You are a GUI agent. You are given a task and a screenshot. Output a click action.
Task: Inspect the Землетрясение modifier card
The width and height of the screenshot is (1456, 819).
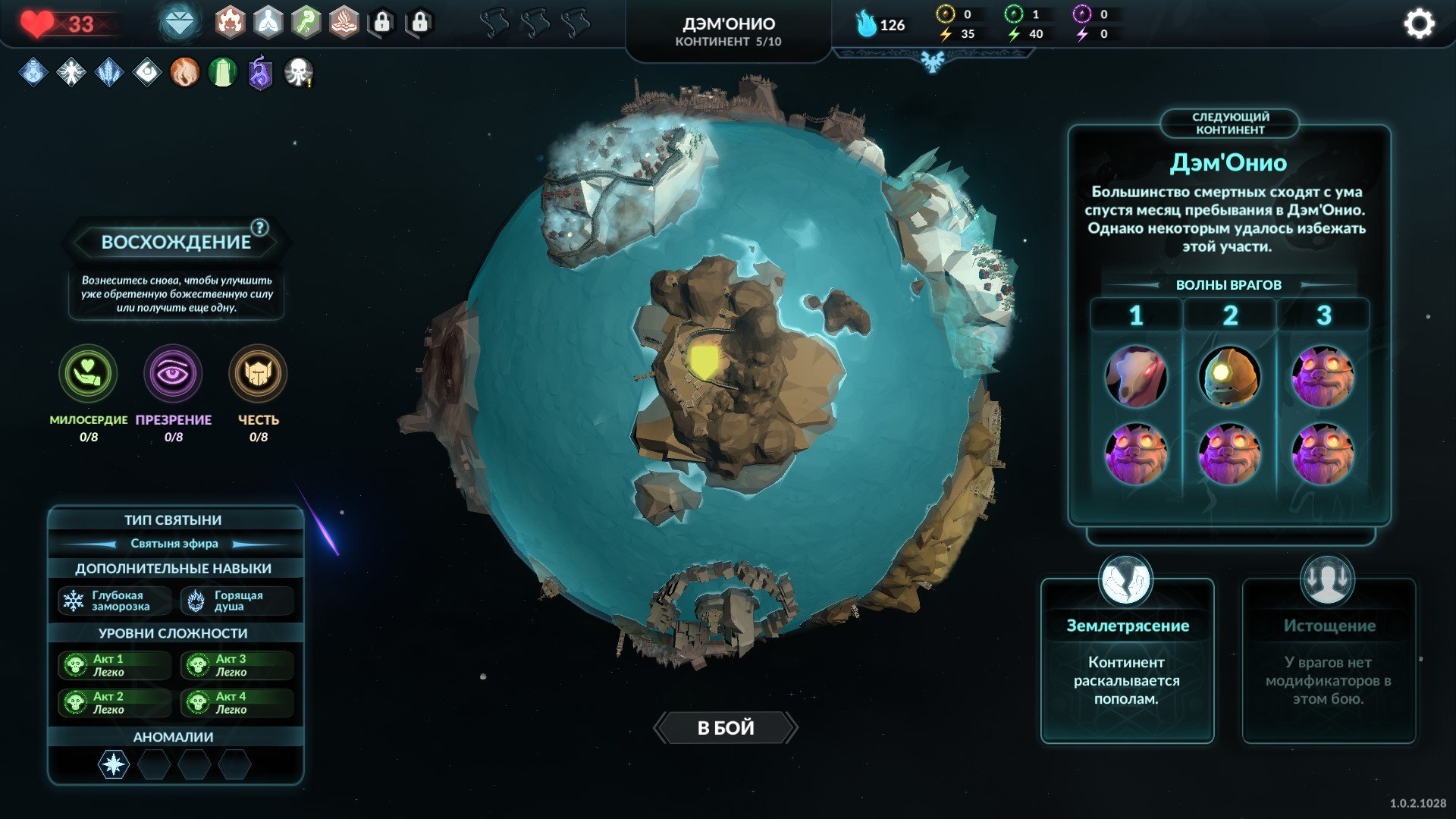pyautogui.click(x=1127, y=660)
